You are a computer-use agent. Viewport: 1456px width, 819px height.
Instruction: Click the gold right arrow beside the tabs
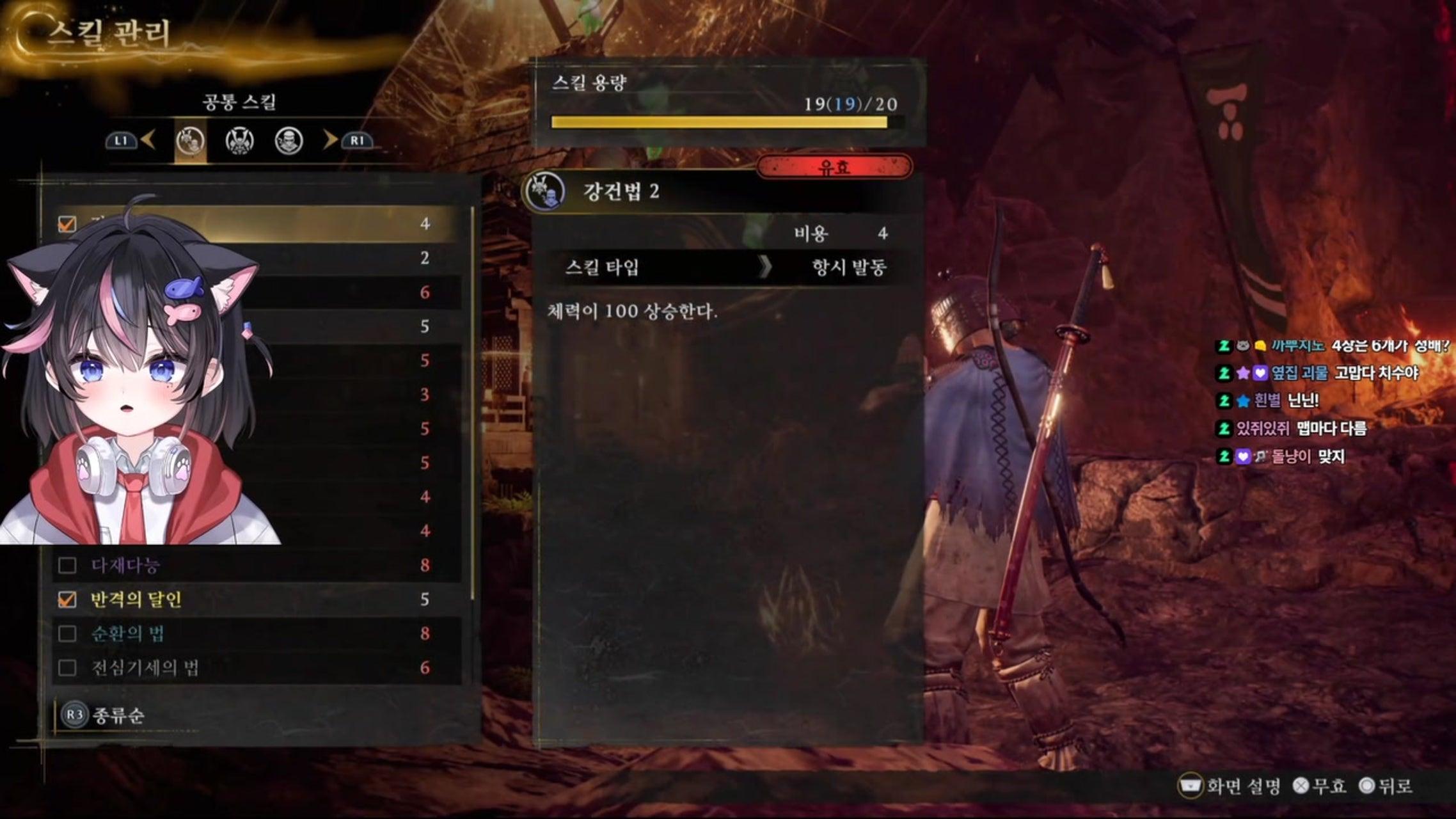[330, 139]
